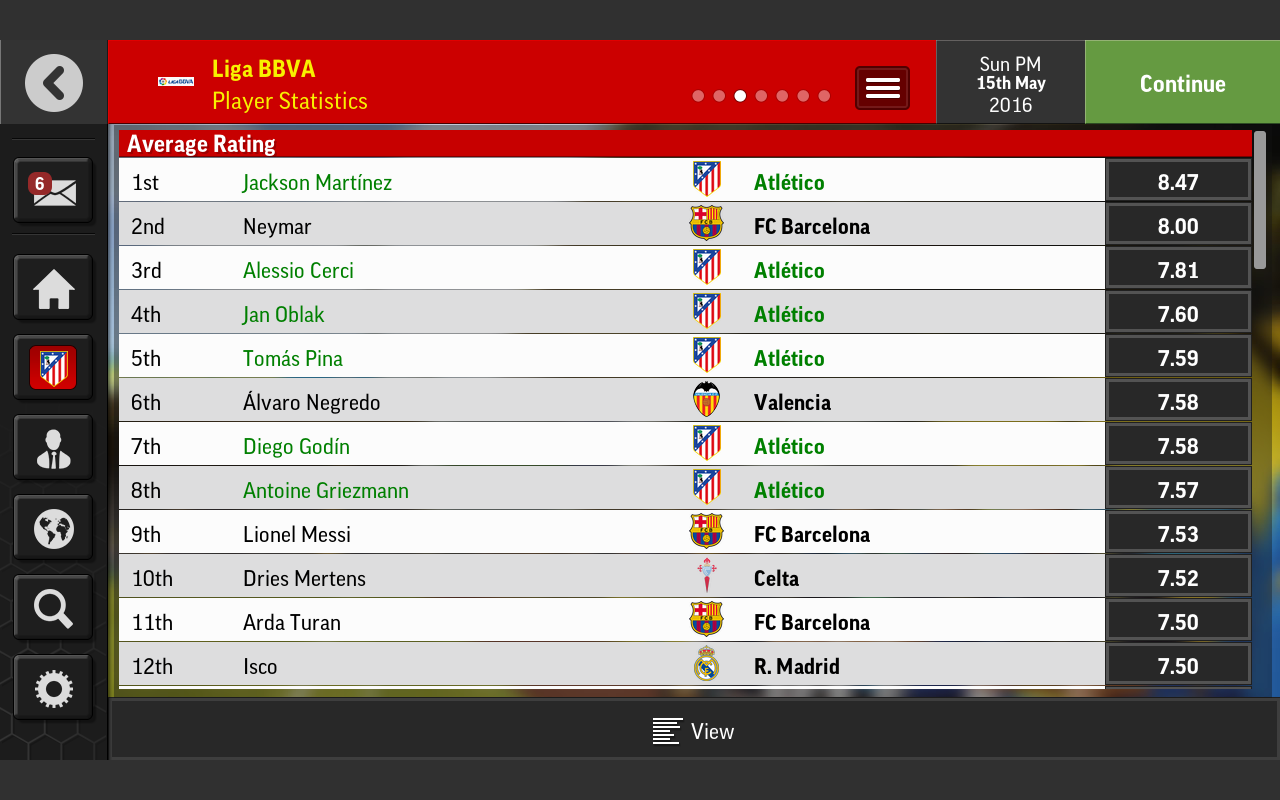Open the Atlético club screen from the sidebar
The image size is (1280, 800).
point(53,368)
